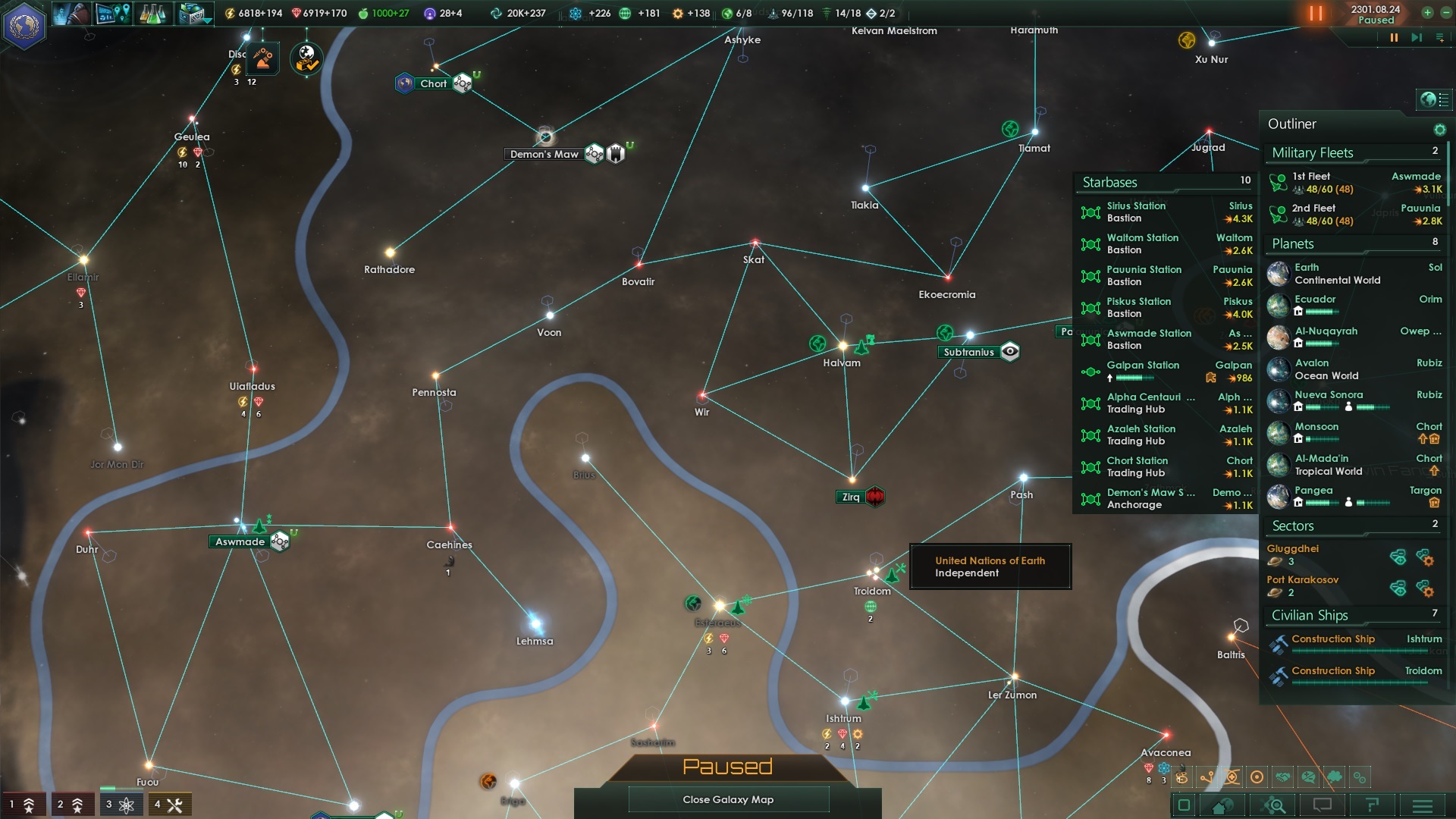Toggle the Port Karakosov sector stockpile icon

coord(1398,590)
